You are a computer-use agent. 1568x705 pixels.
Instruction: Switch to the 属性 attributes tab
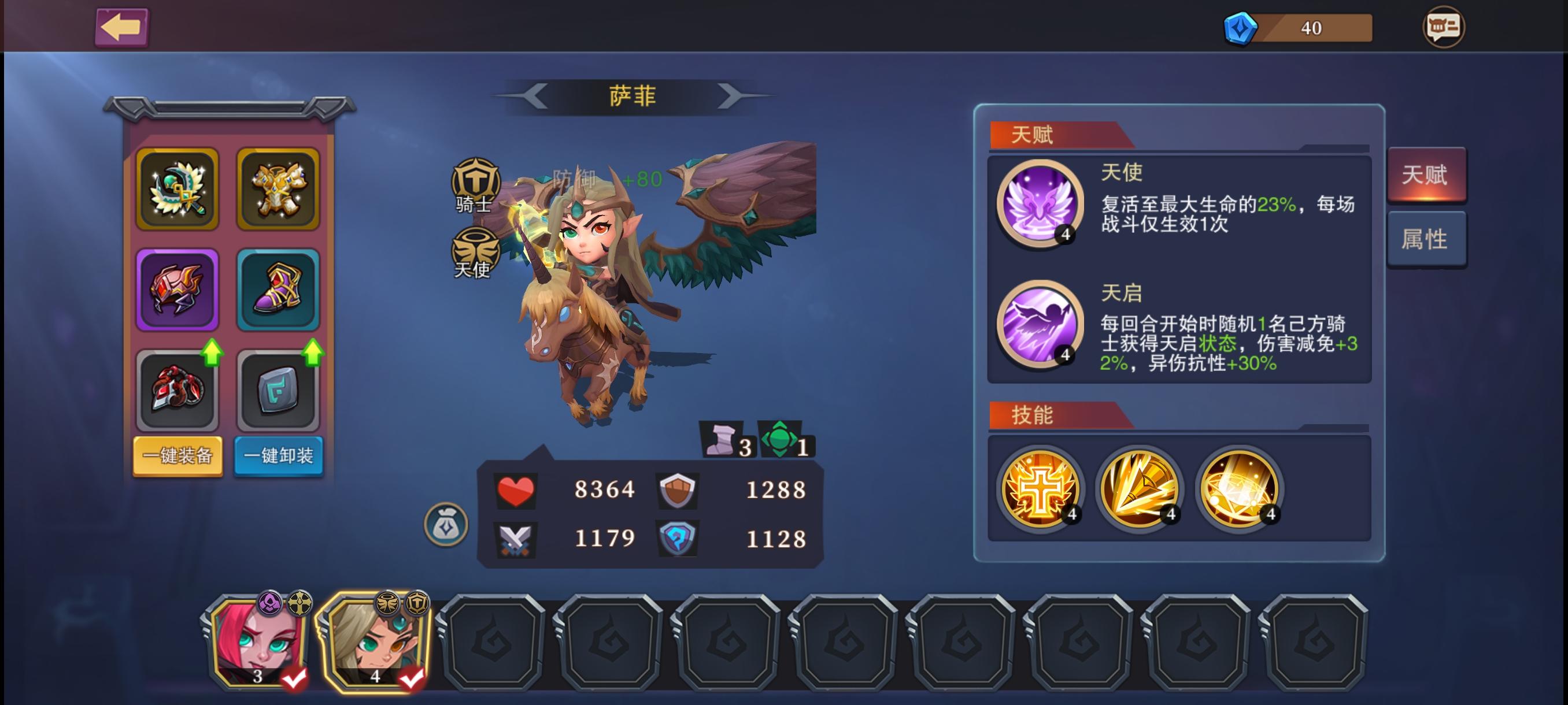pyautogui.click(x=1428, y=239)
